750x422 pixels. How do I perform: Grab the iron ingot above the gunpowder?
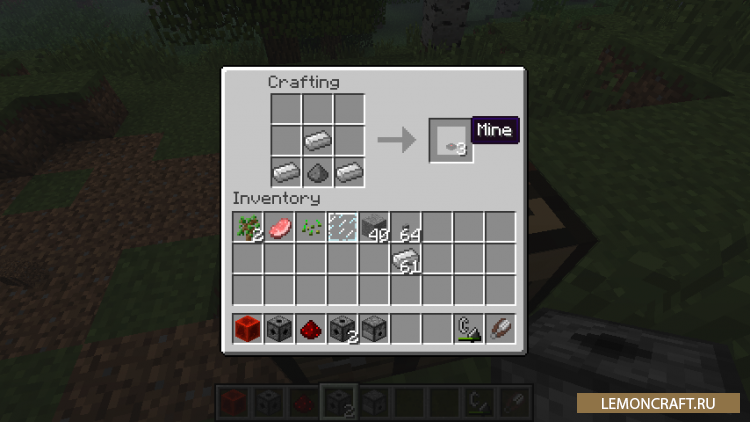tap(318, 140)
